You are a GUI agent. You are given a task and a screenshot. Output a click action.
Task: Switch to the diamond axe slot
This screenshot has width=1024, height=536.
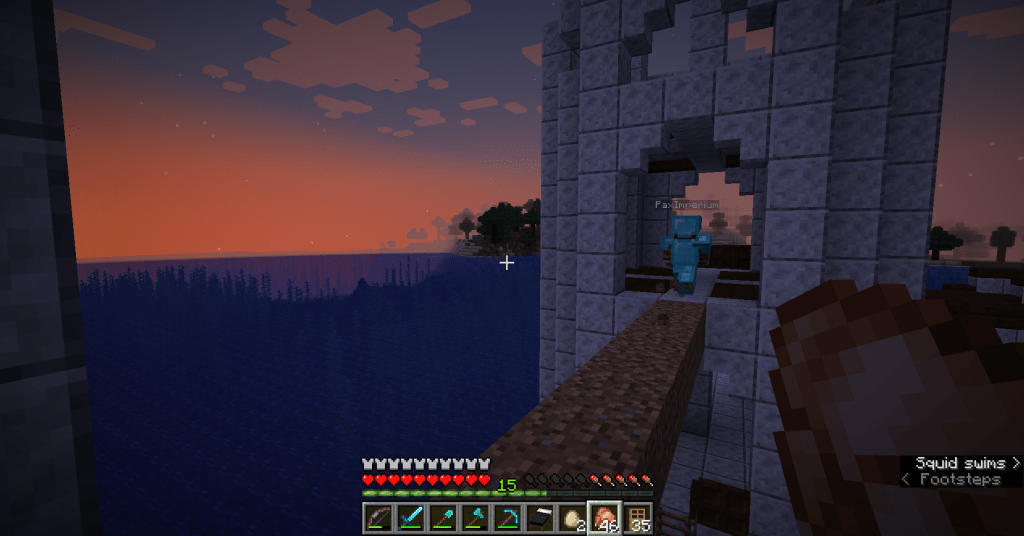pos(474,517)
